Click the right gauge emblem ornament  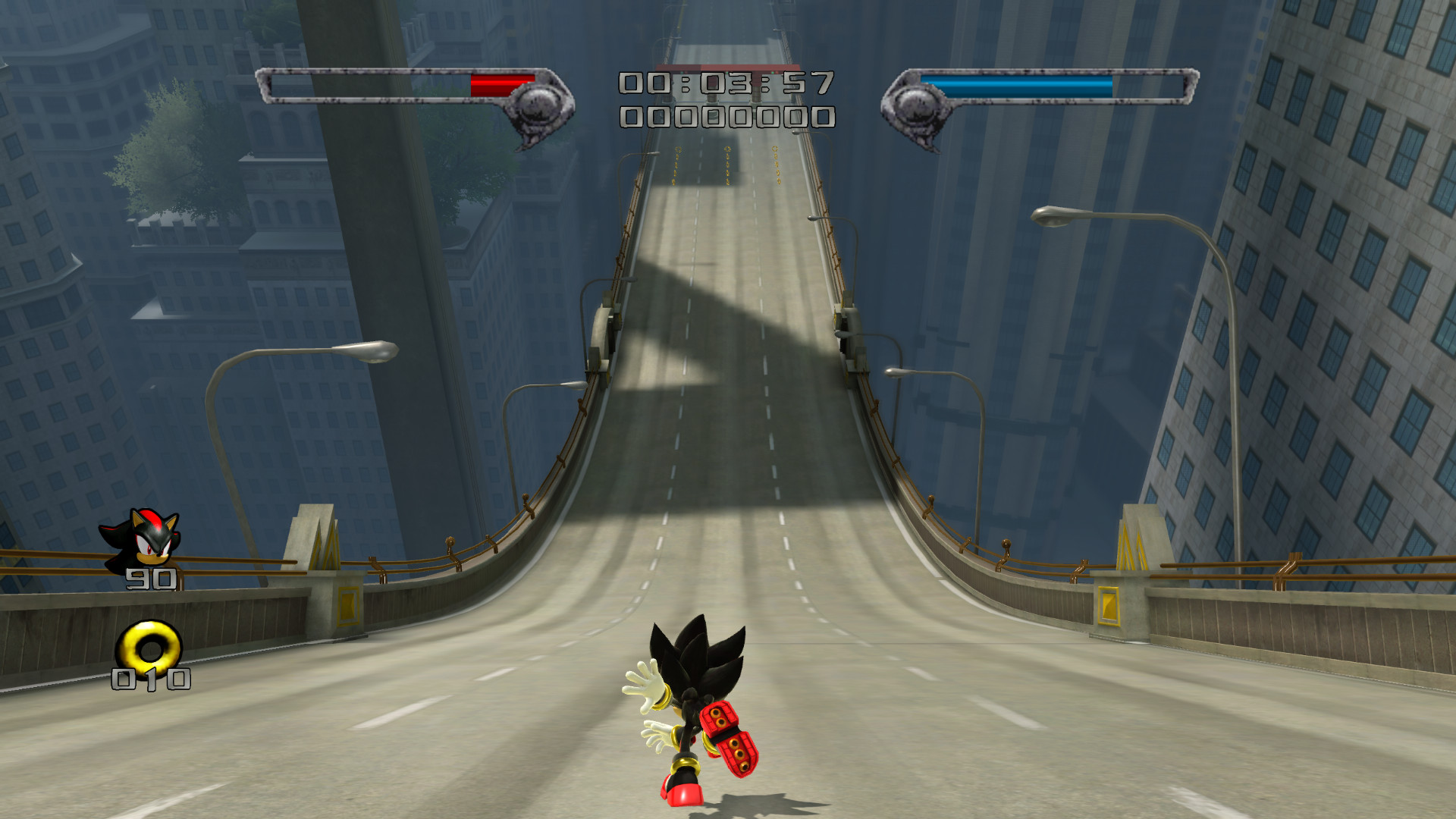click(x=919, y=106)
